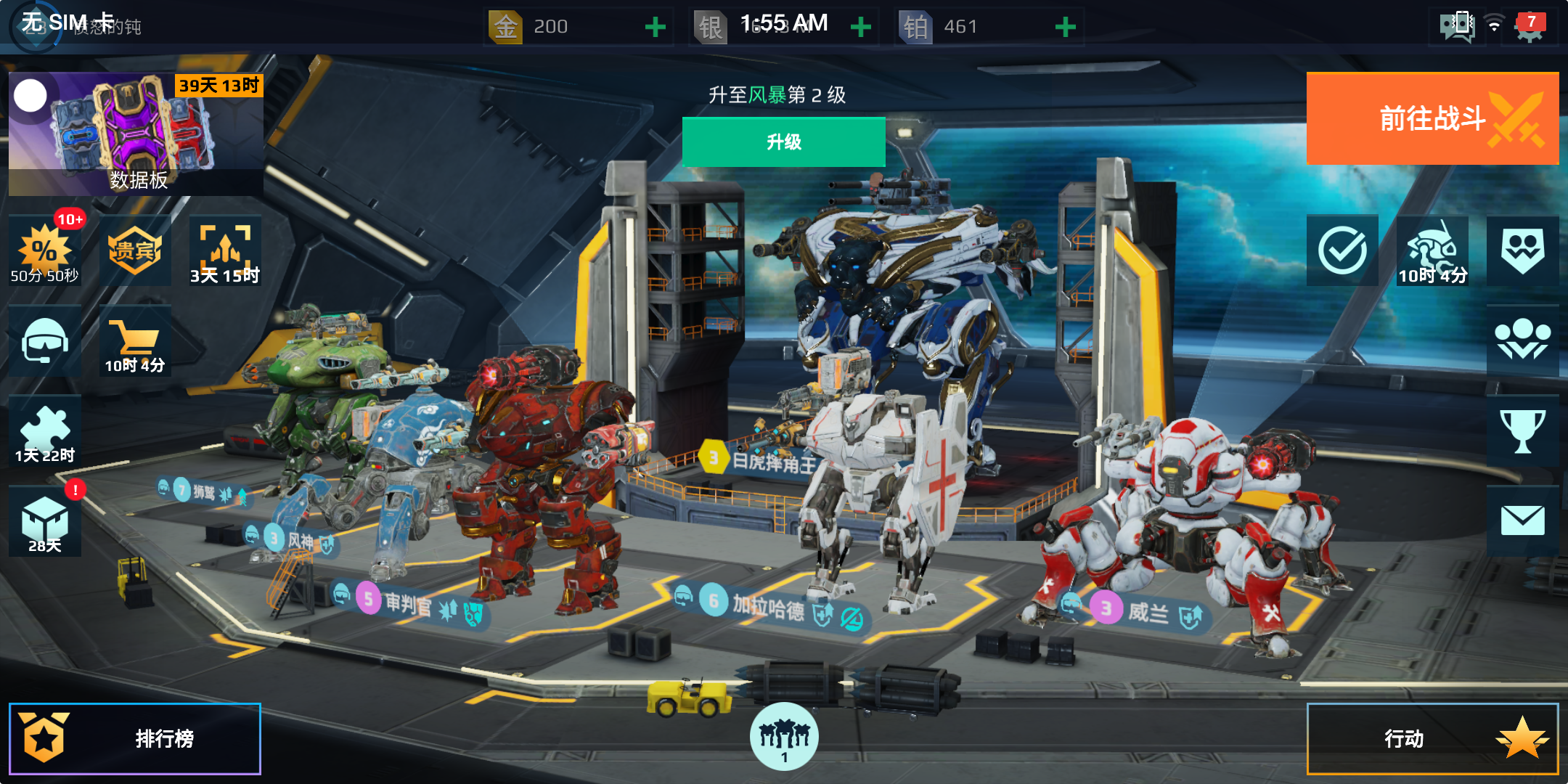Open the percent discount offers icon

point(44,250)
